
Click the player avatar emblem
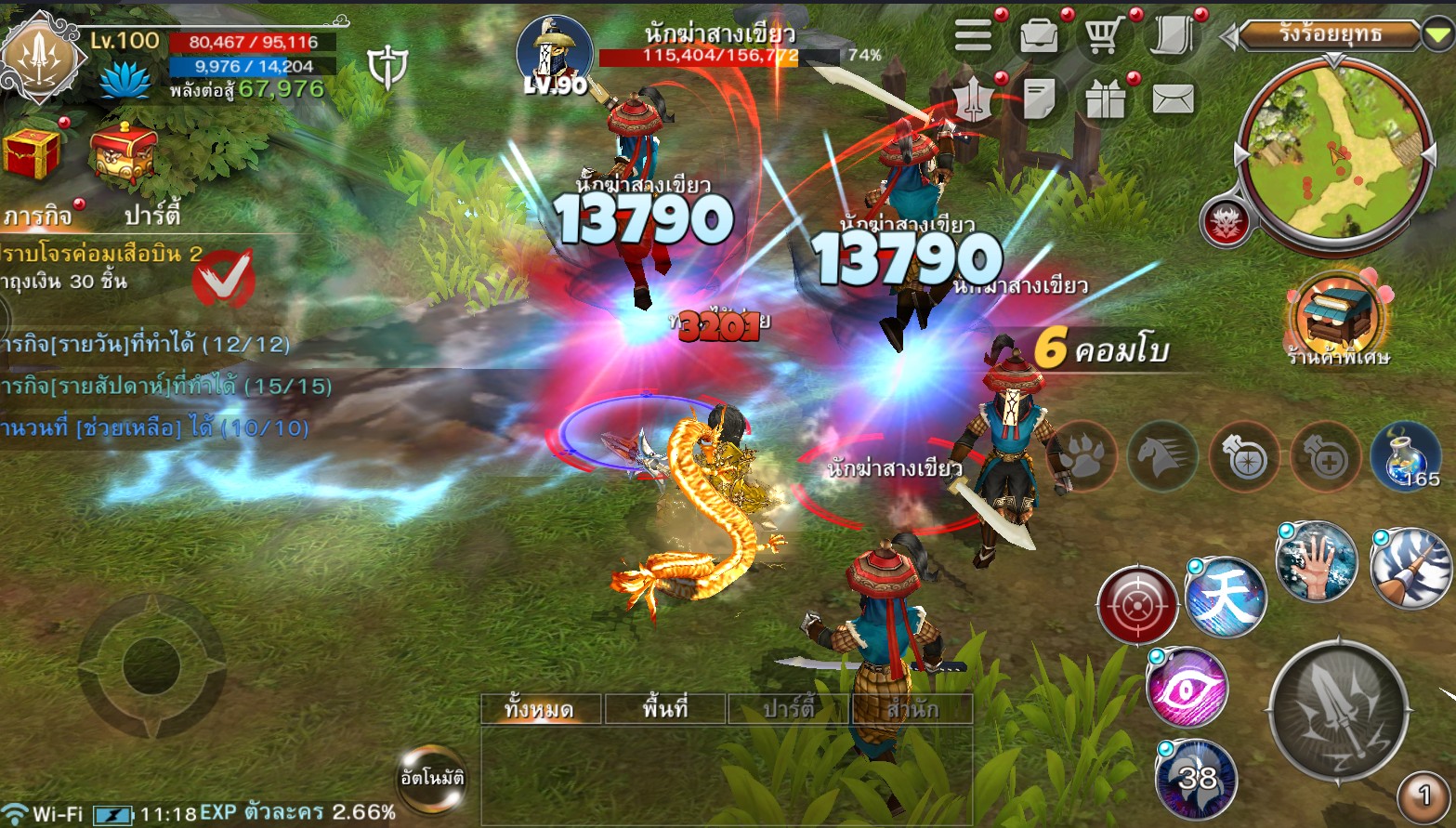coord(39,58)
